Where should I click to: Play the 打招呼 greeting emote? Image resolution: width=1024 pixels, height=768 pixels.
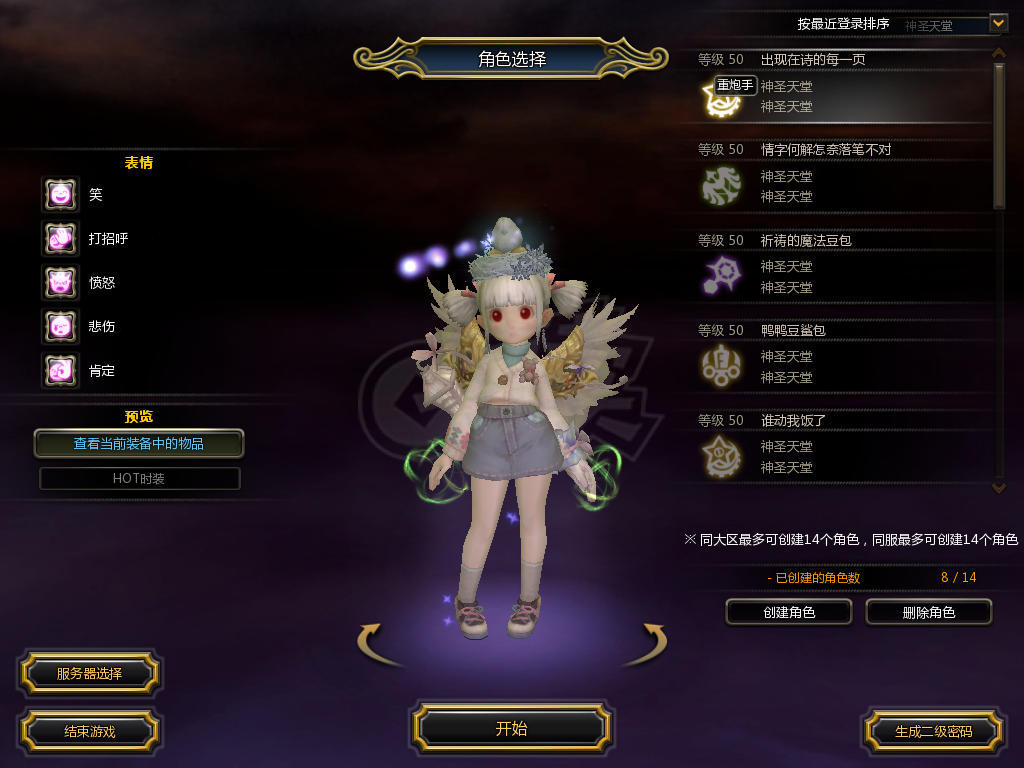click(x=60, y=239)
